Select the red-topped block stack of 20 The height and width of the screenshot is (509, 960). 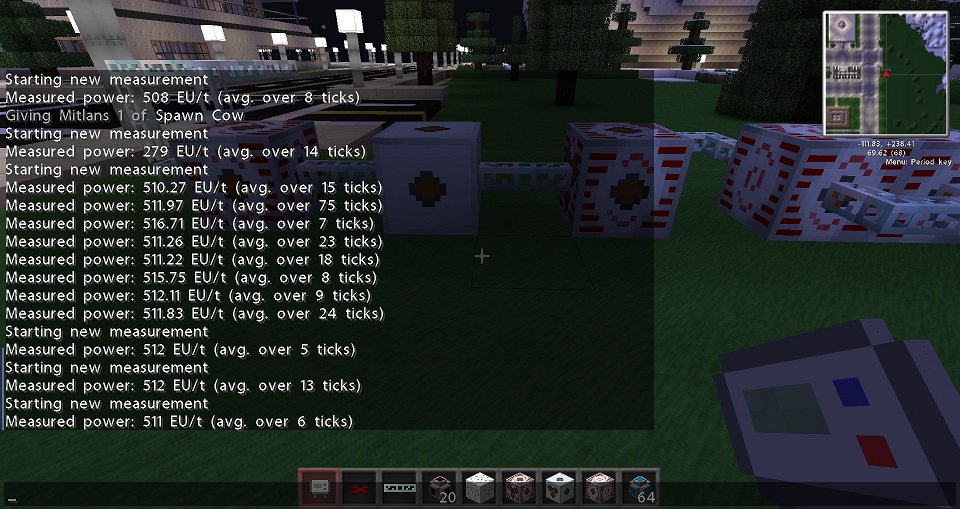(439, 488)
